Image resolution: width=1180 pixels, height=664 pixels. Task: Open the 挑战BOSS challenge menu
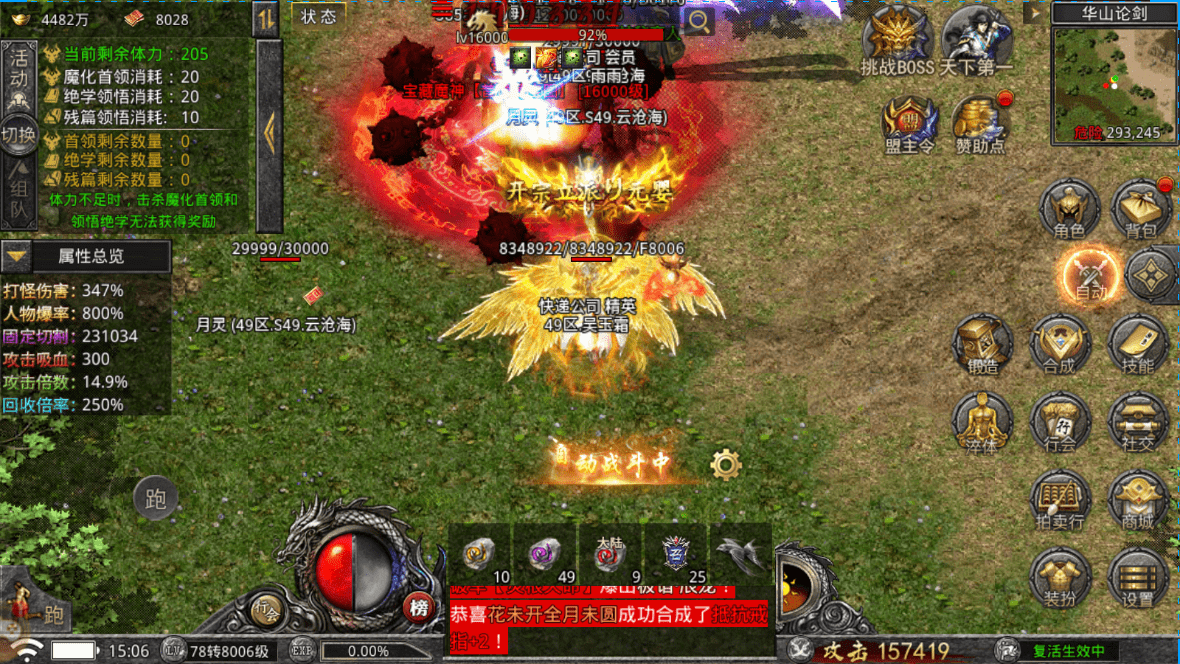click(897, 40)
